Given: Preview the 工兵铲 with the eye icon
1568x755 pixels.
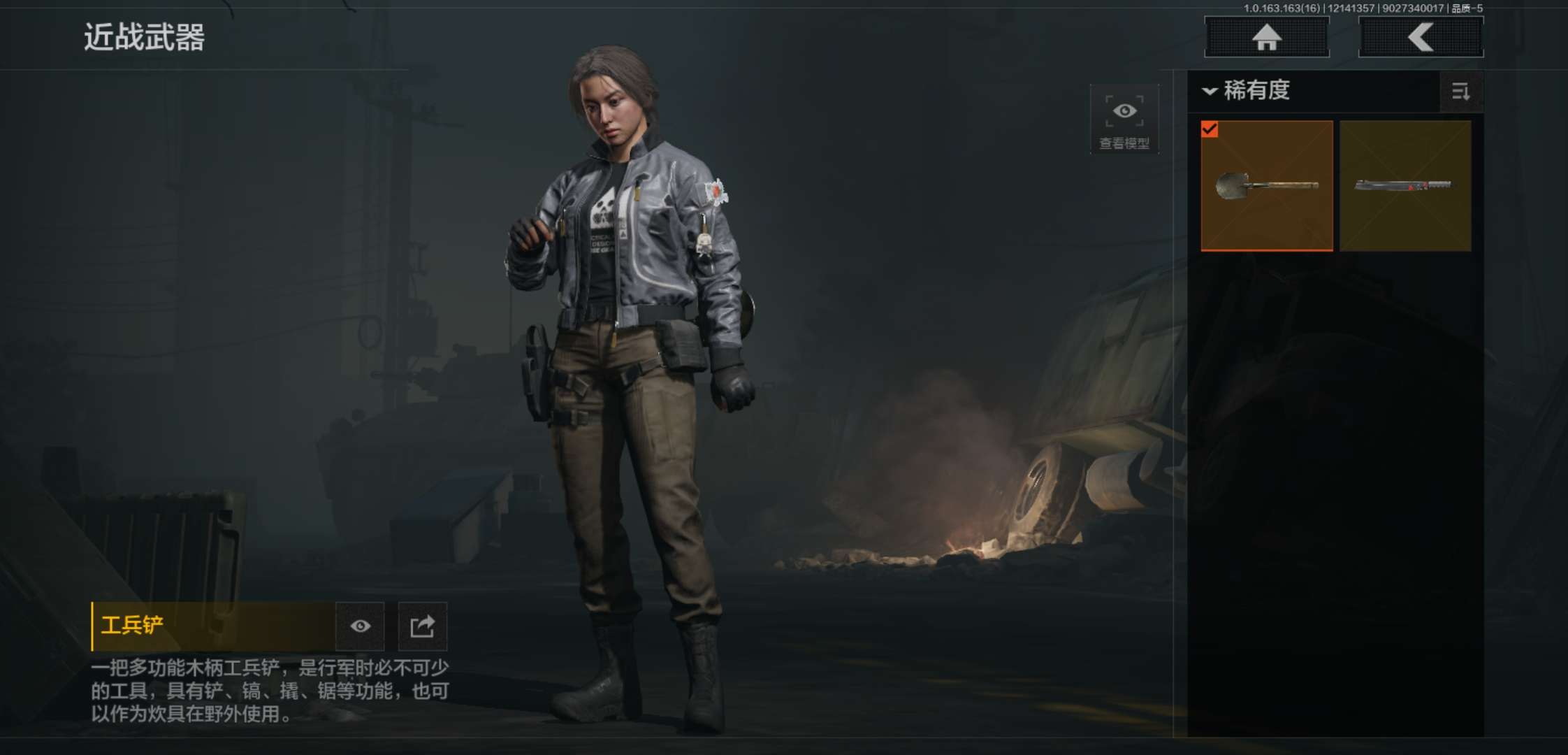Looking at the screenshot, I should [x=360, y=626].
